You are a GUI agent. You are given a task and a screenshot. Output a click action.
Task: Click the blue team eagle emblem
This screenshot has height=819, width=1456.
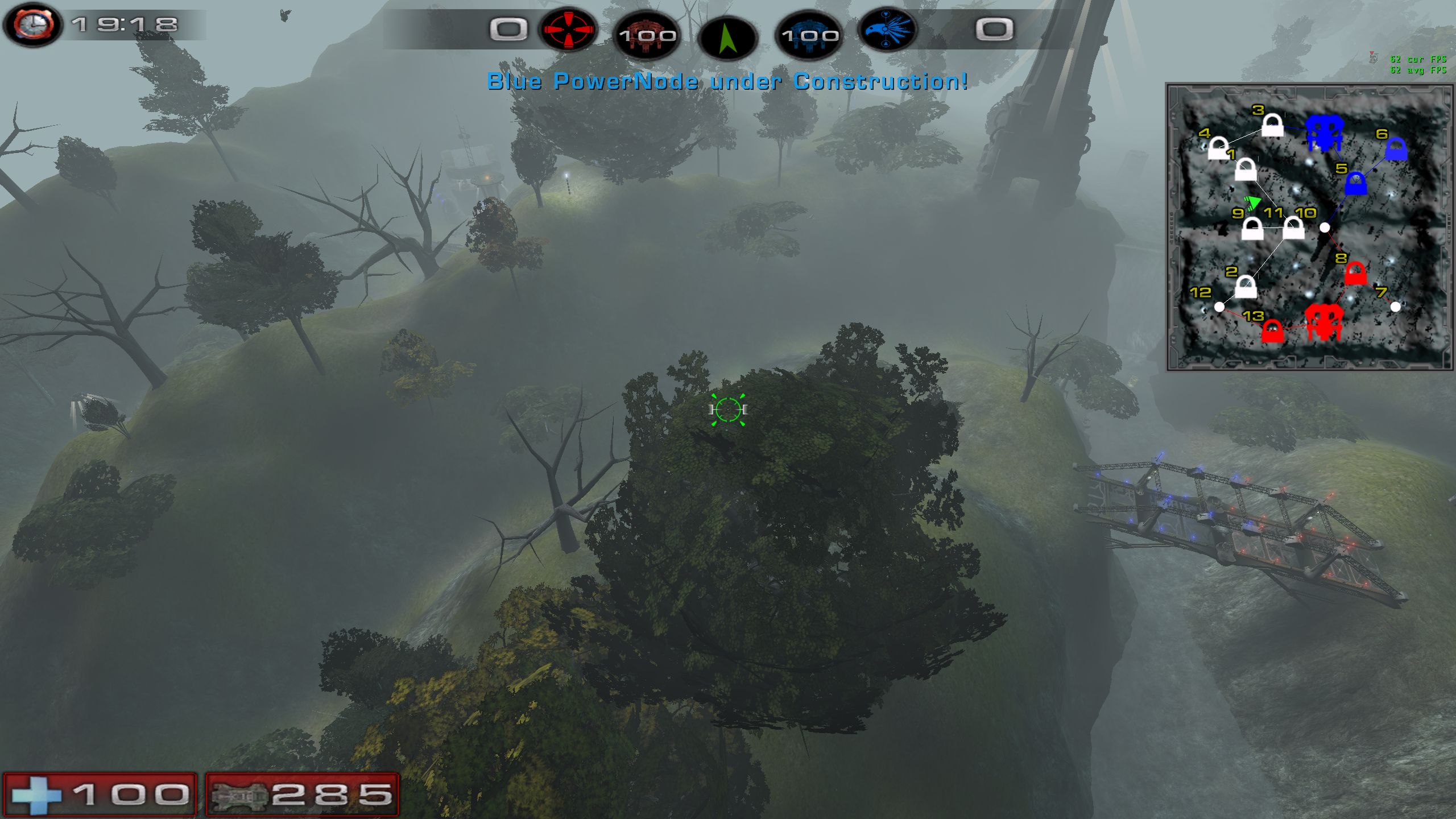[888, 30]
